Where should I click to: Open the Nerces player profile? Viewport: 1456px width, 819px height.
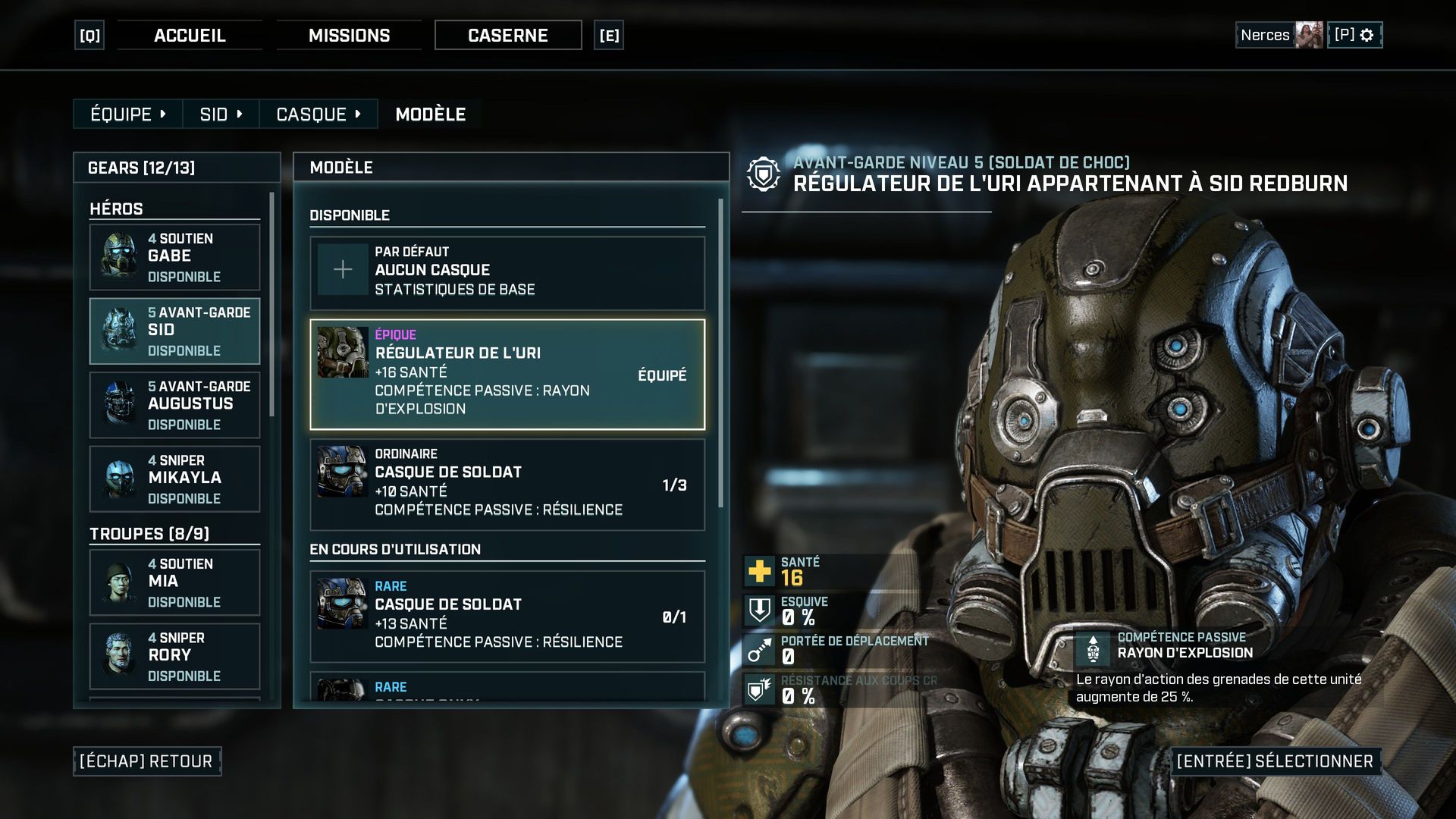(1279, 36)
